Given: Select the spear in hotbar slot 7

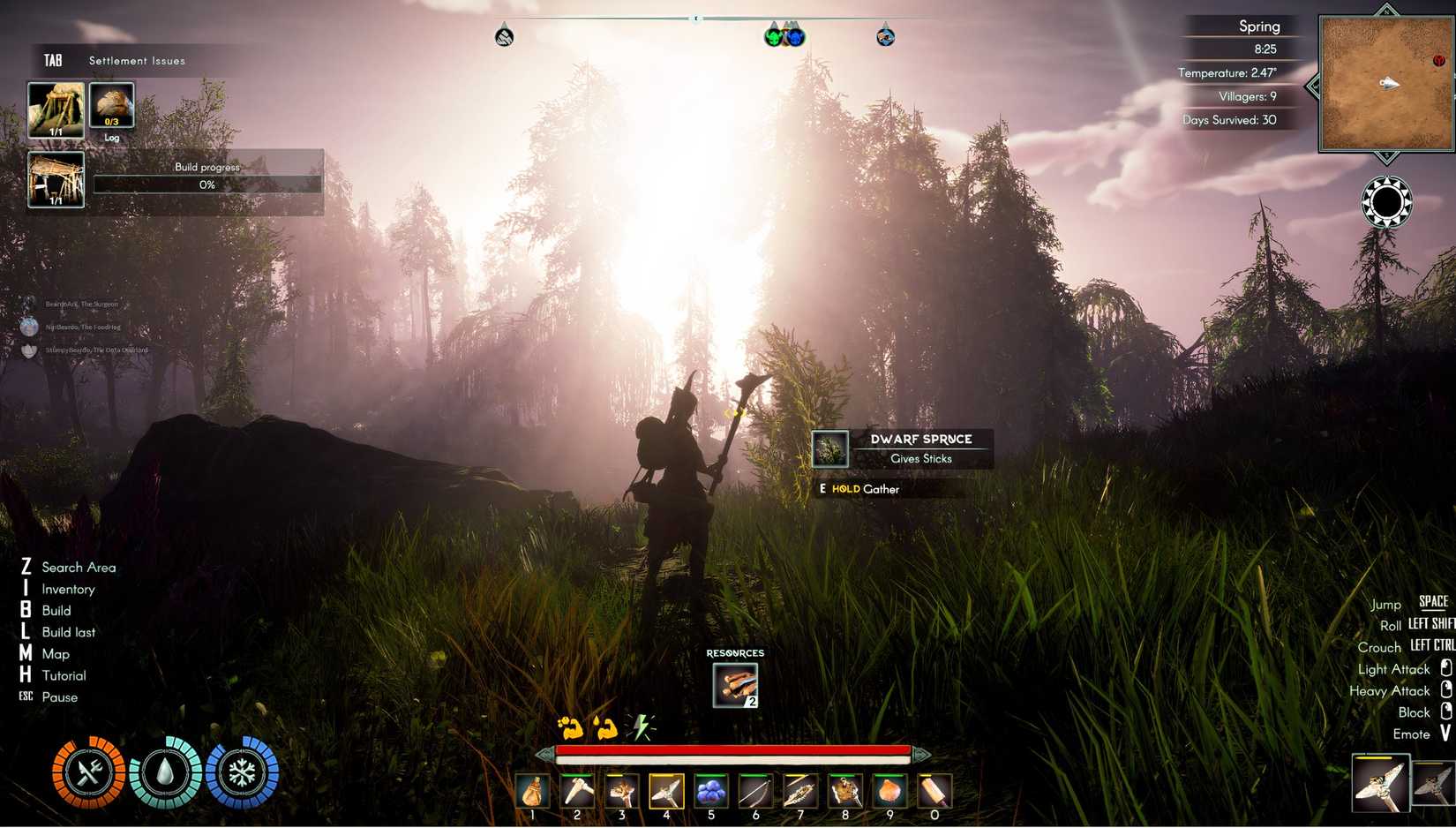Looking at the screenshot, I should tap(800, 790).
